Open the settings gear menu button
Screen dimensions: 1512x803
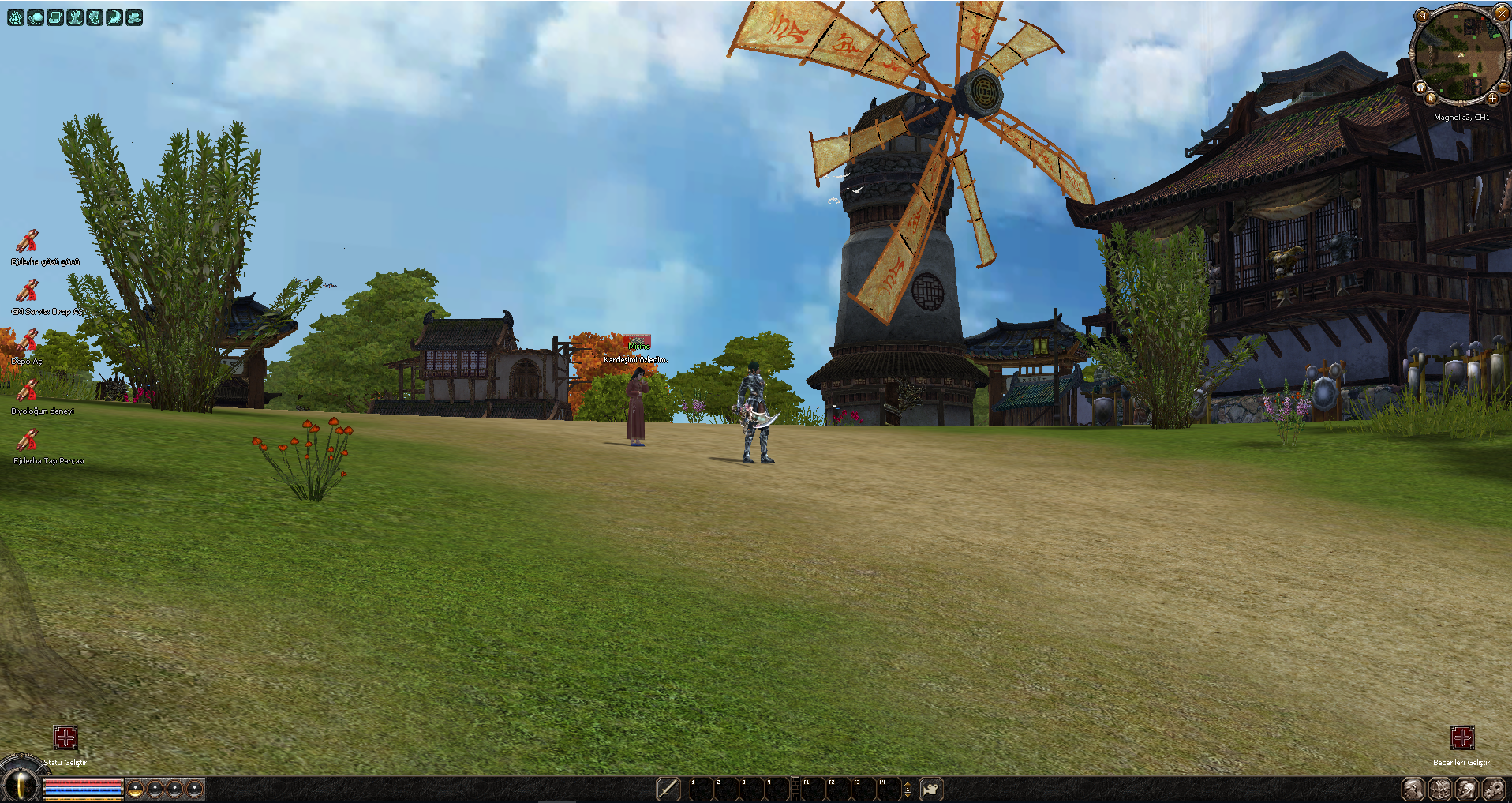coord(1493,789)
